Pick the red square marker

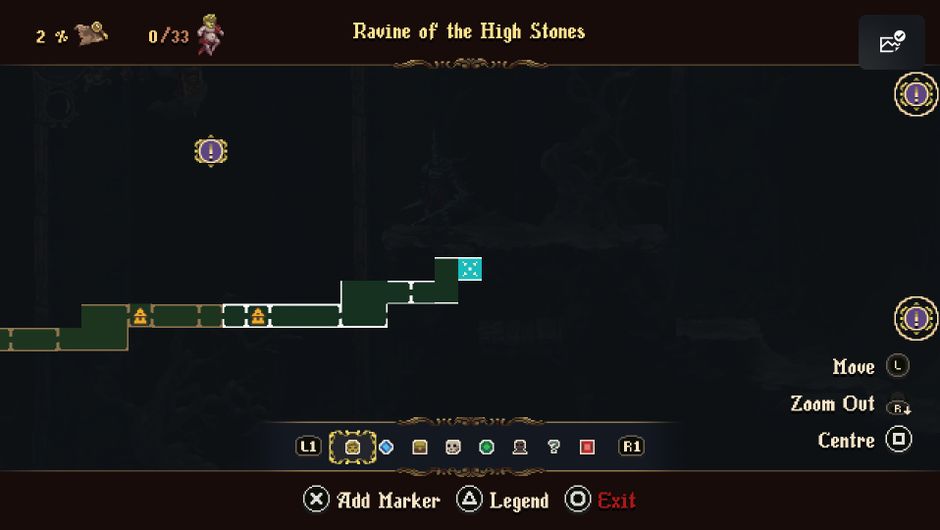587,447
